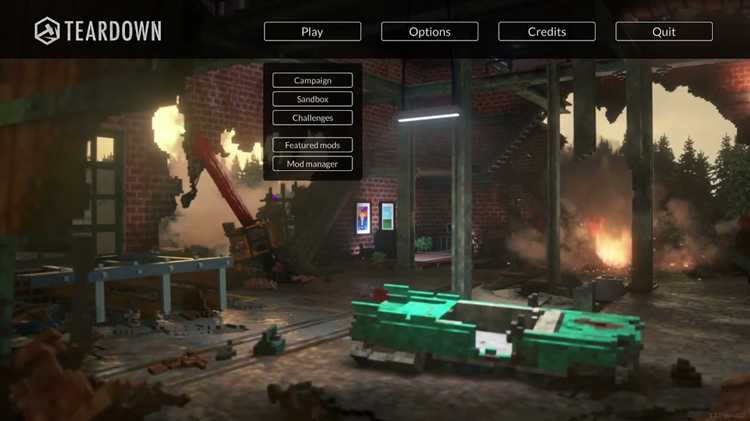Open the Options menu
Viewport: 750px width, 421px height.
tap(429, 32)
